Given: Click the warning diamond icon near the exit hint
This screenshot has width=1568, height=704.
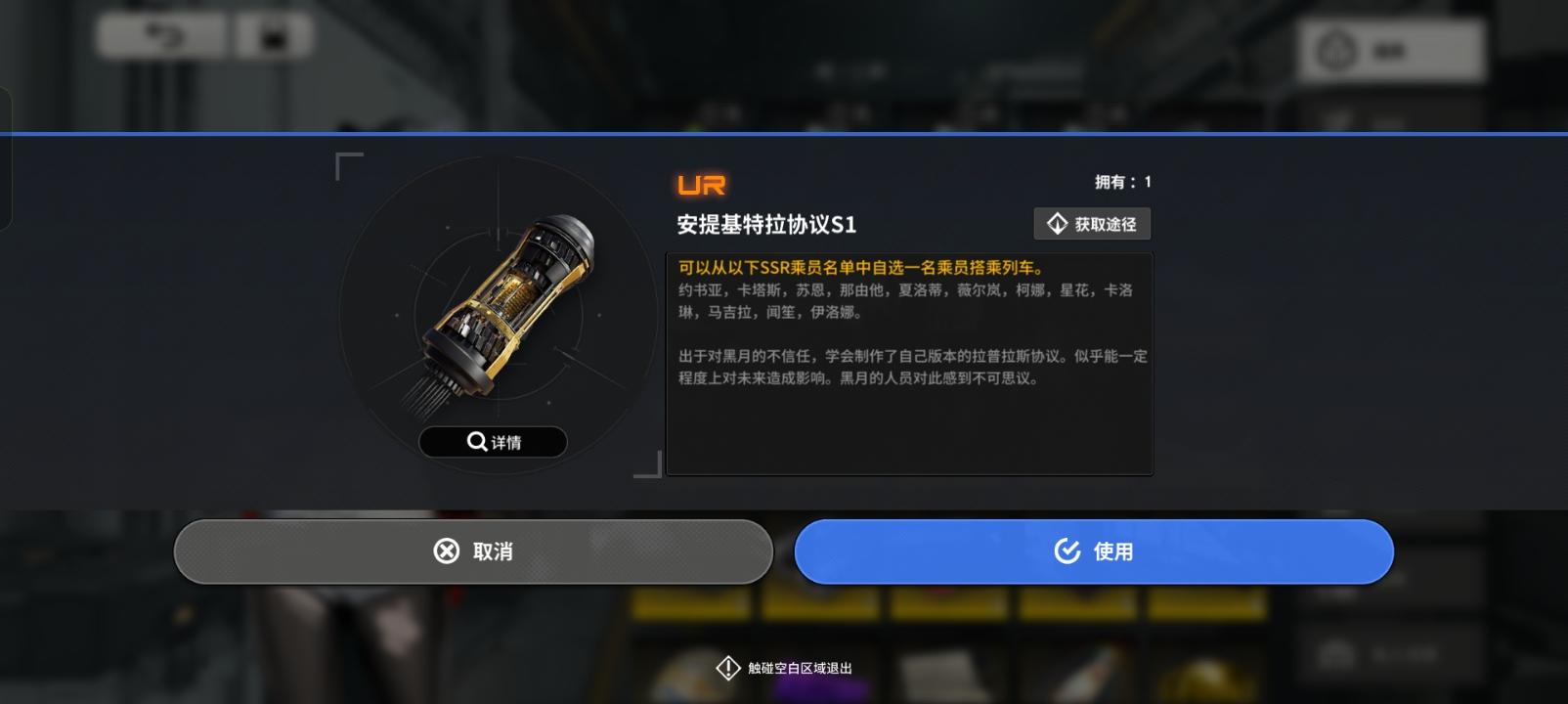Looking at the screenshot, I should (x=727, y=667).
